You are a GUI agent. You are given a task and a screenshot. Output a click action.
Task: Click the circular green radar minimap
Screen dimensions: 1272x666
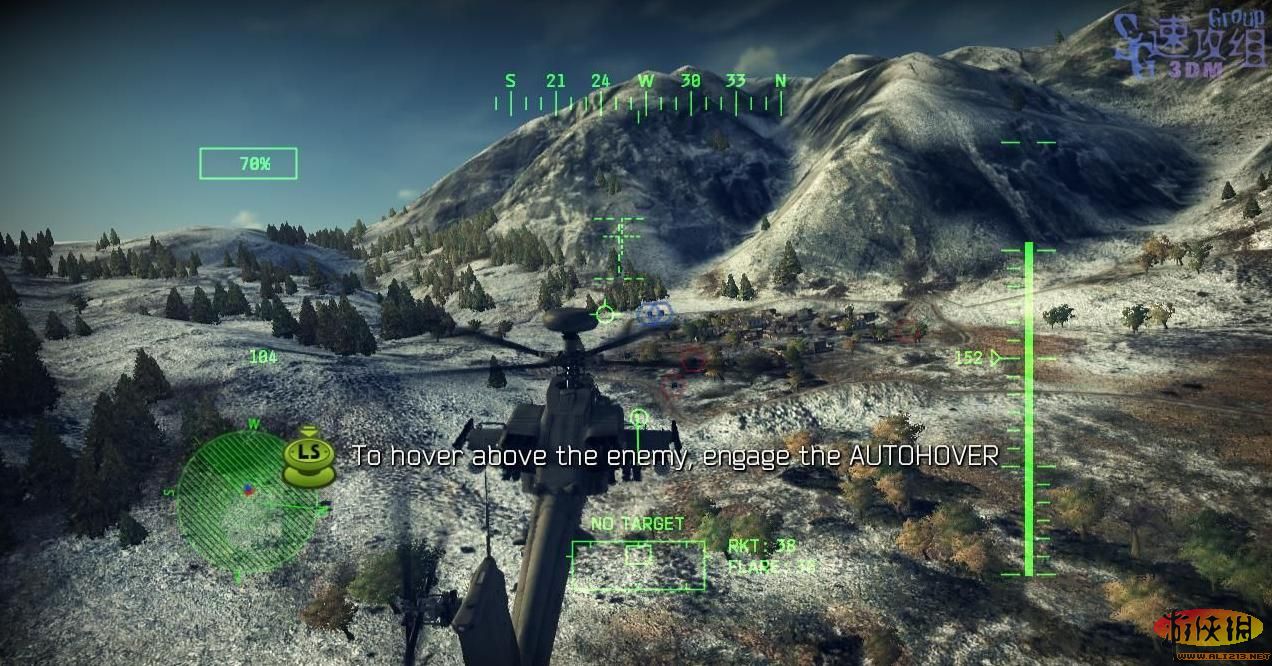[247, 501]
